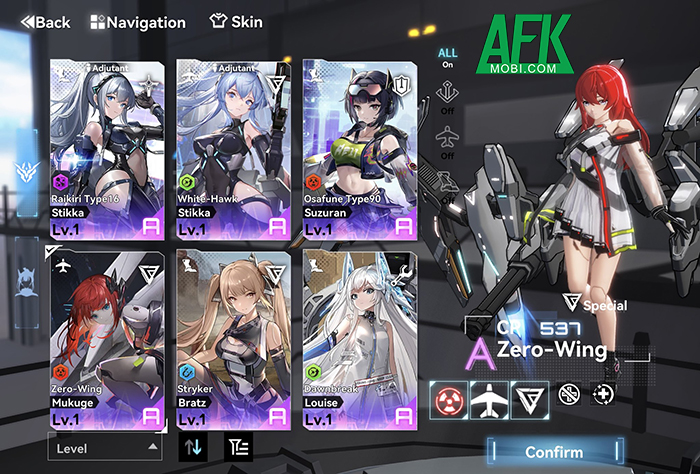700x474 pixels.
Task: Open the Navigation menu
Action: coord(138,21)
